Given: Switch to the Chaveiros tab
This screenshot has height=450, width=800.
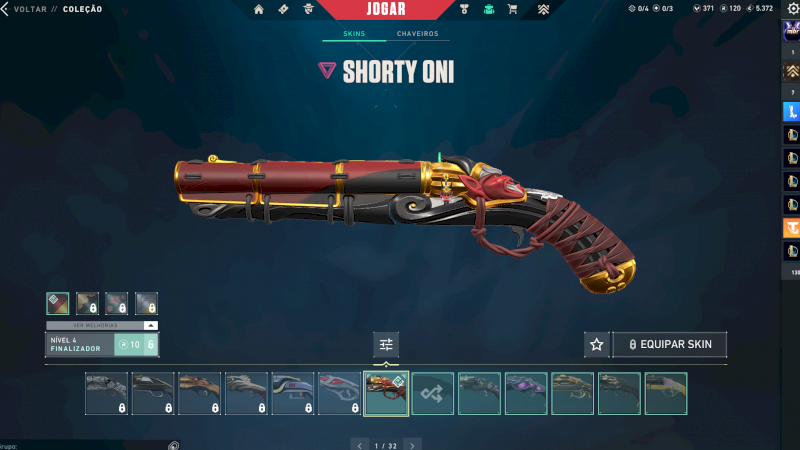Looking at the screenshot, I should pos(417,34).
